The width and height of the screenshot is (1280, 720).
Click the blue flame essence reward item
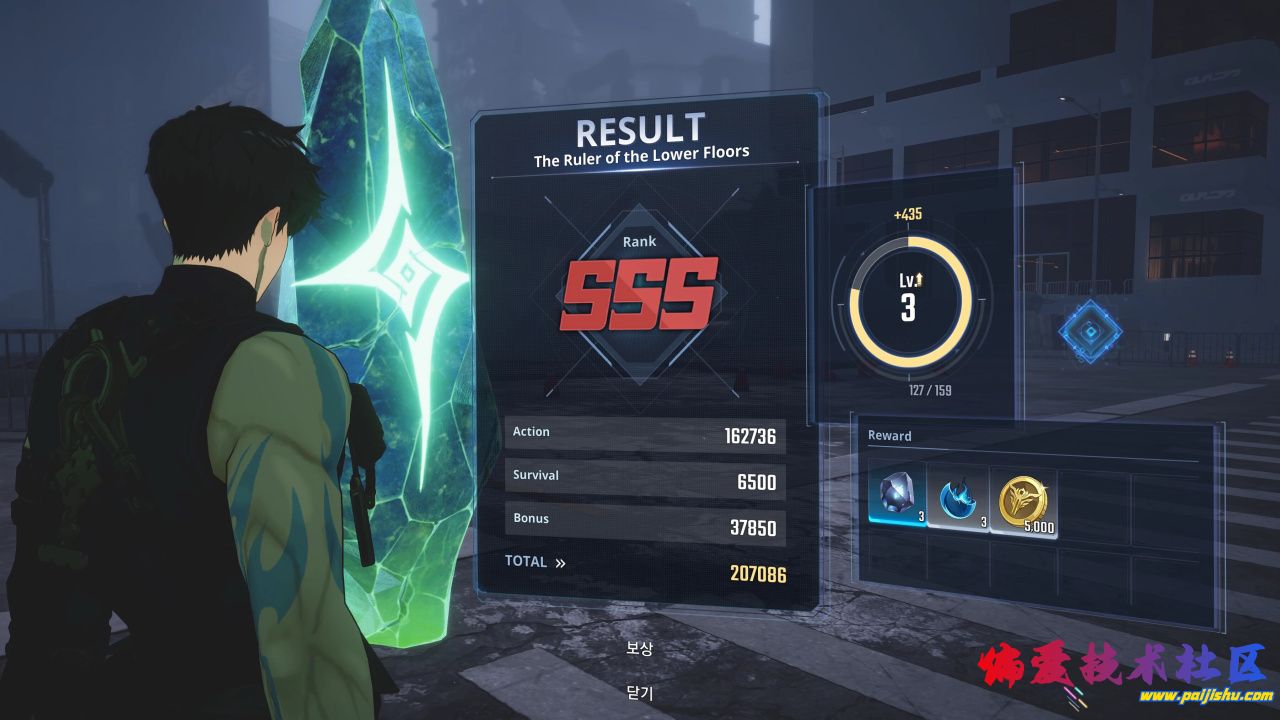click(x=958, y=496)
